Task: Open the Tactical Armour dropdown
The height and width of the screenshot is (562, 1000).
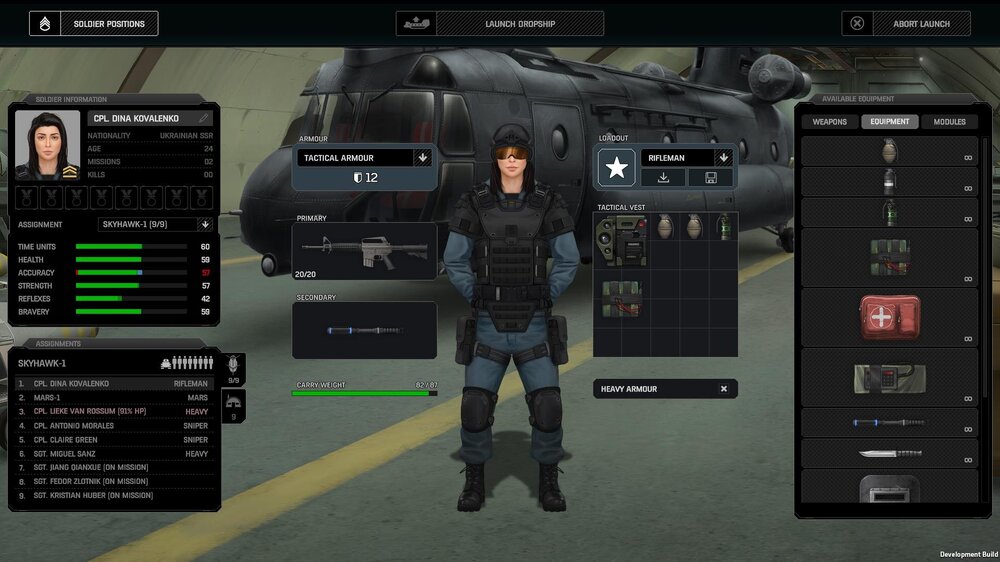Action: tap(423, 157)
